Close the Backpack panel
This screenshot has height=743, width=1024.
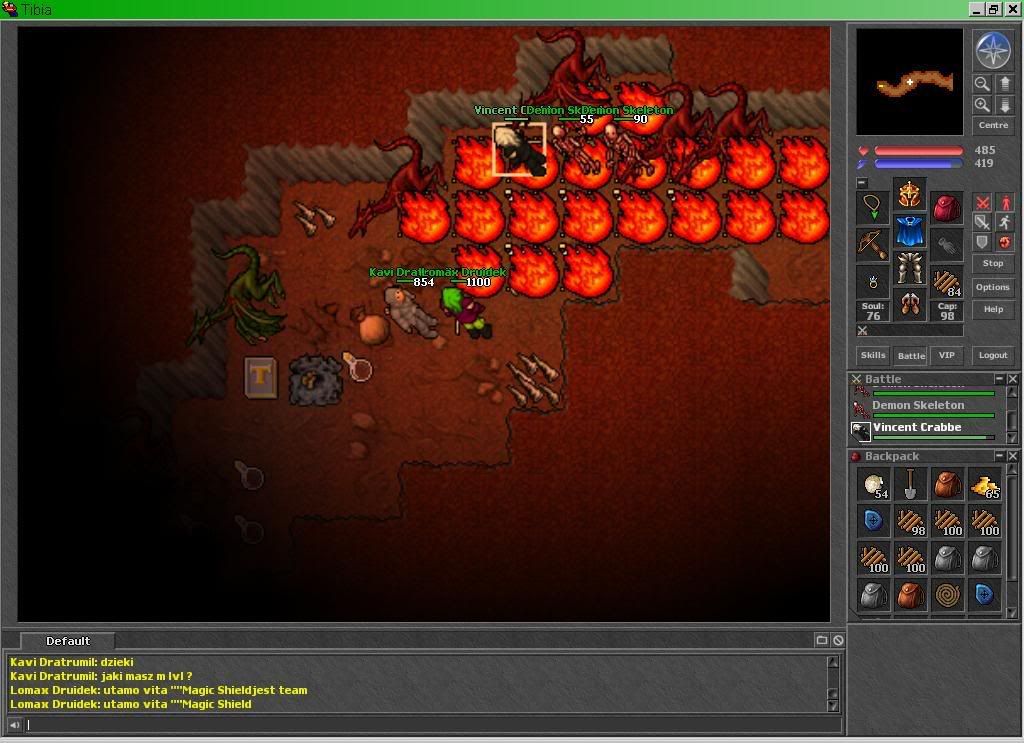pyautogui.click(x=1012, y=457)
